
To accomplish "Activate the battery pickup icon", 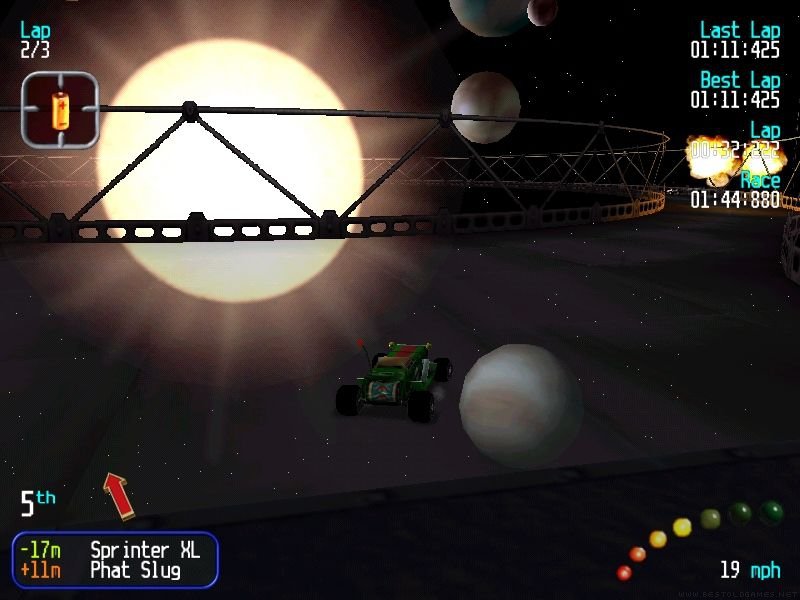I will [60, 109].
